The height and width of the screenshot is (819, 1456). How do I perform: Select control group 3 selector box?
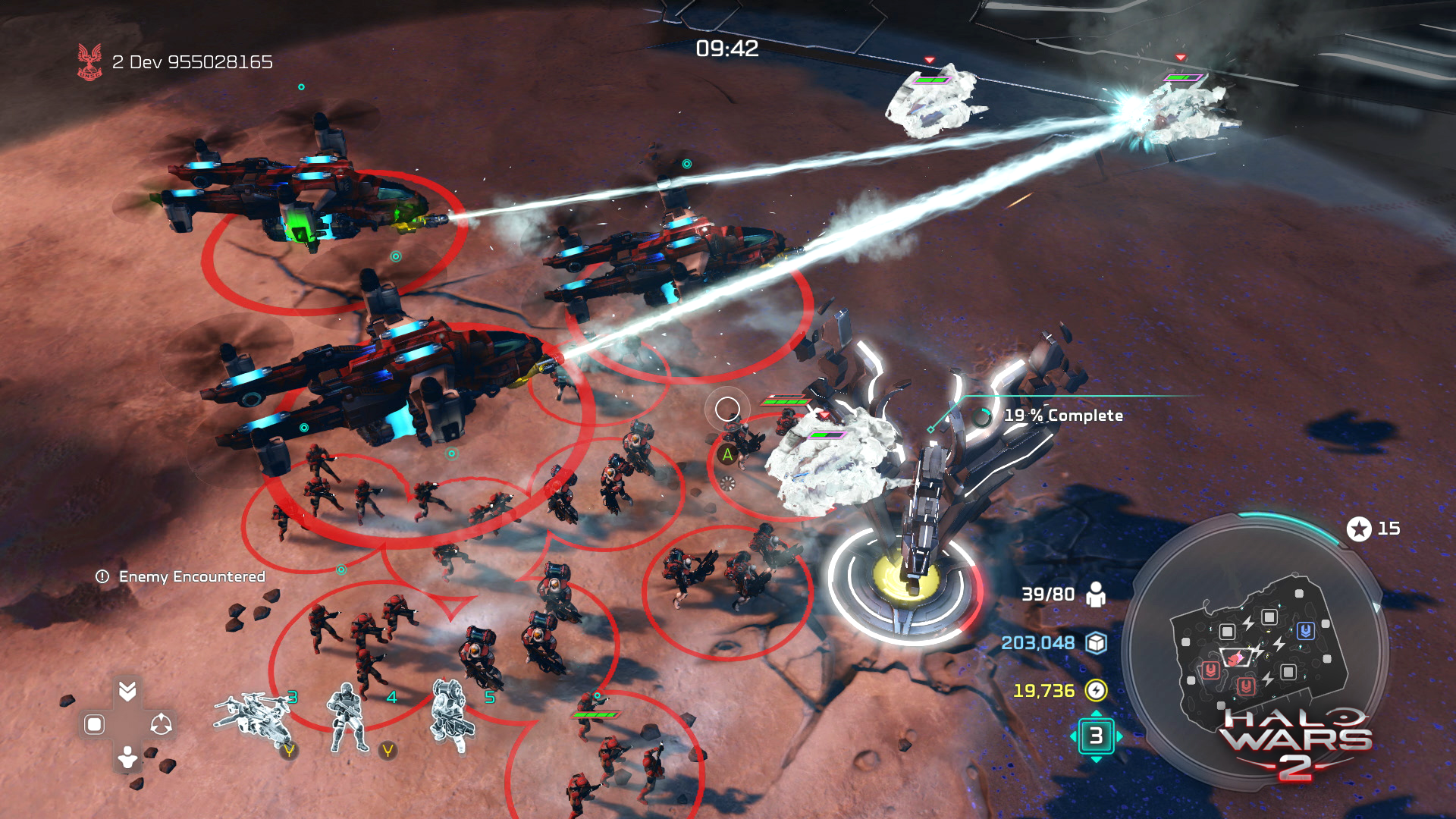coord(1096,736)
